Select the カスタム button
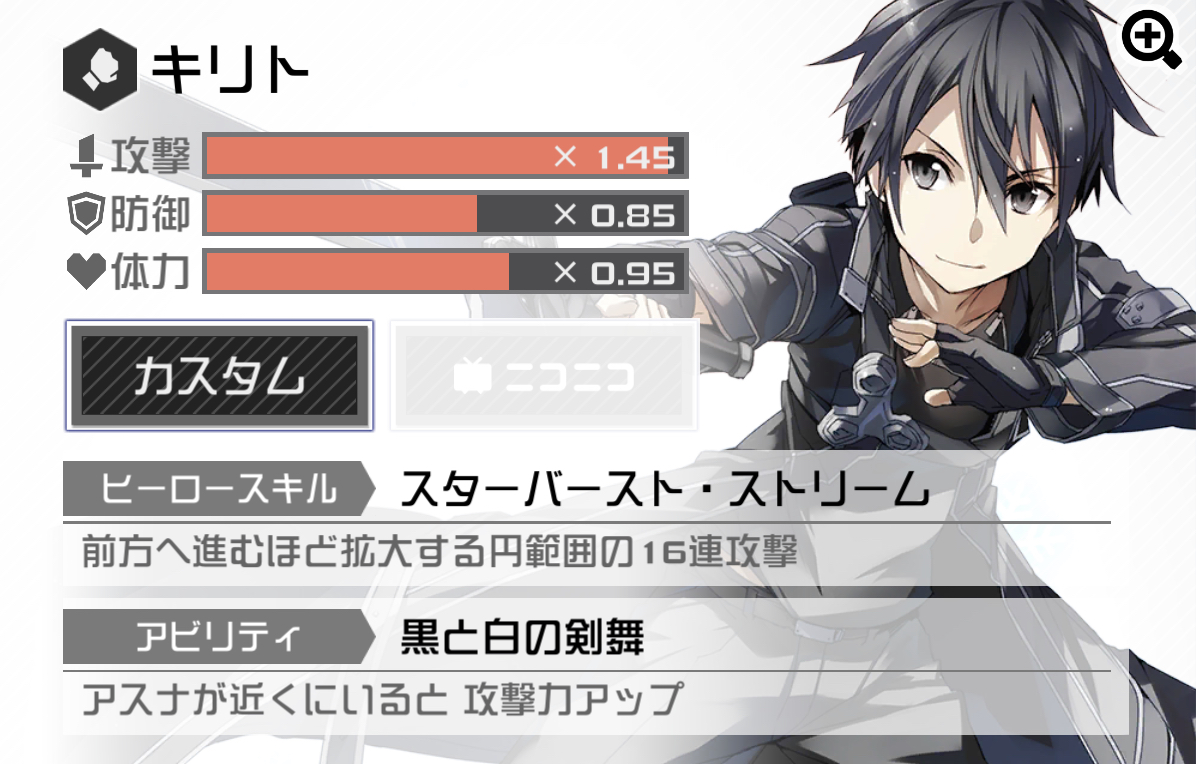Screen dimensions: 1196x764 tap(220, 376)
